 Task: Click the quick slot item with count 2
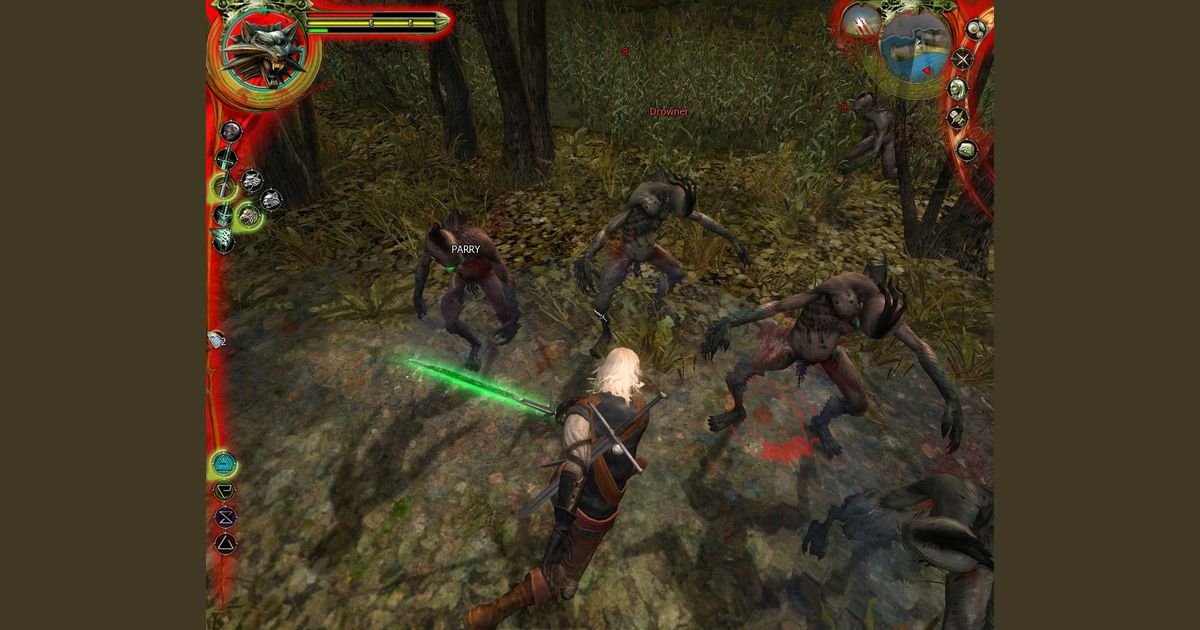pos(216,340)
